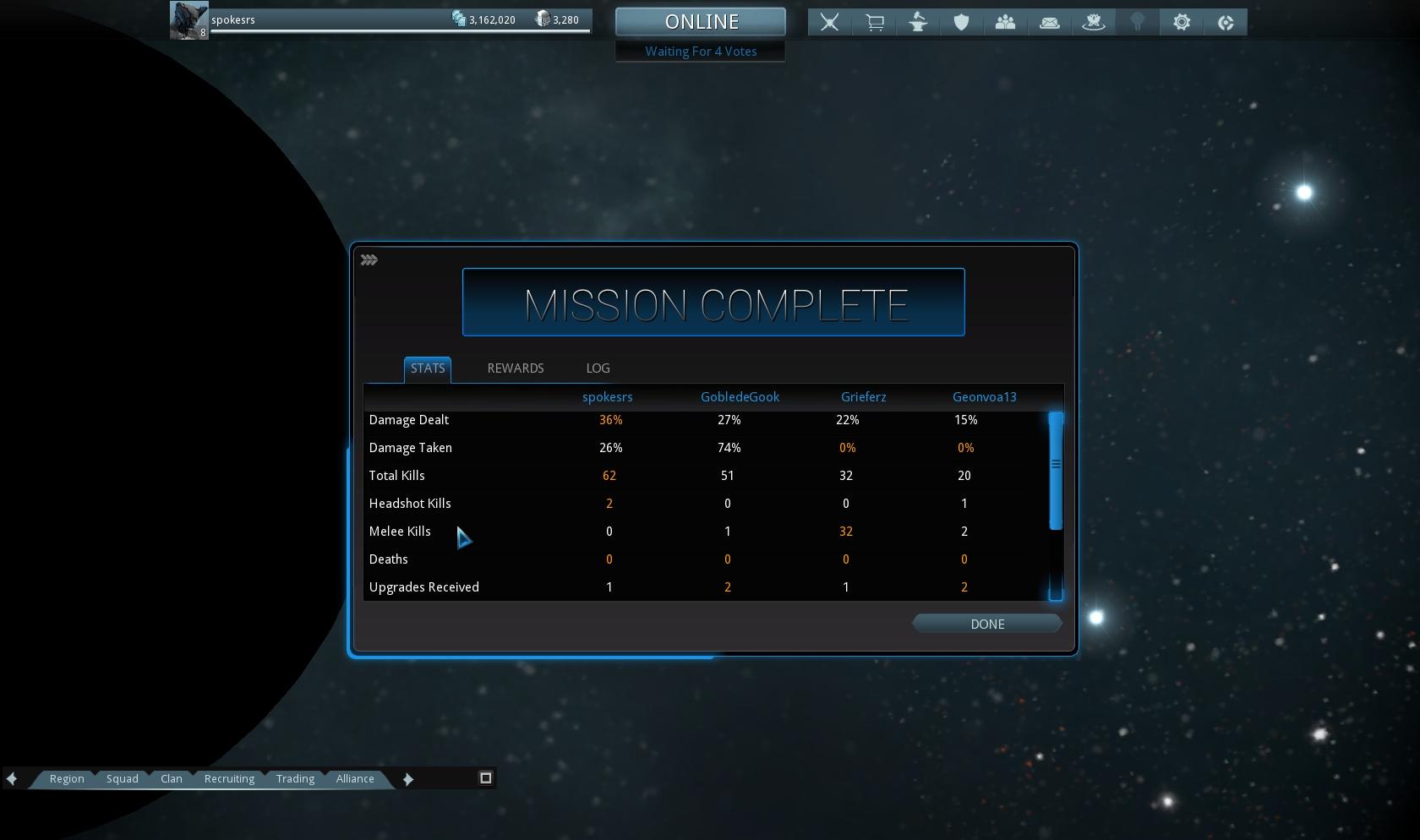Screen dimensions: 1420x840
Task: Expand chat with the square window button
Action: pos(485,777)
